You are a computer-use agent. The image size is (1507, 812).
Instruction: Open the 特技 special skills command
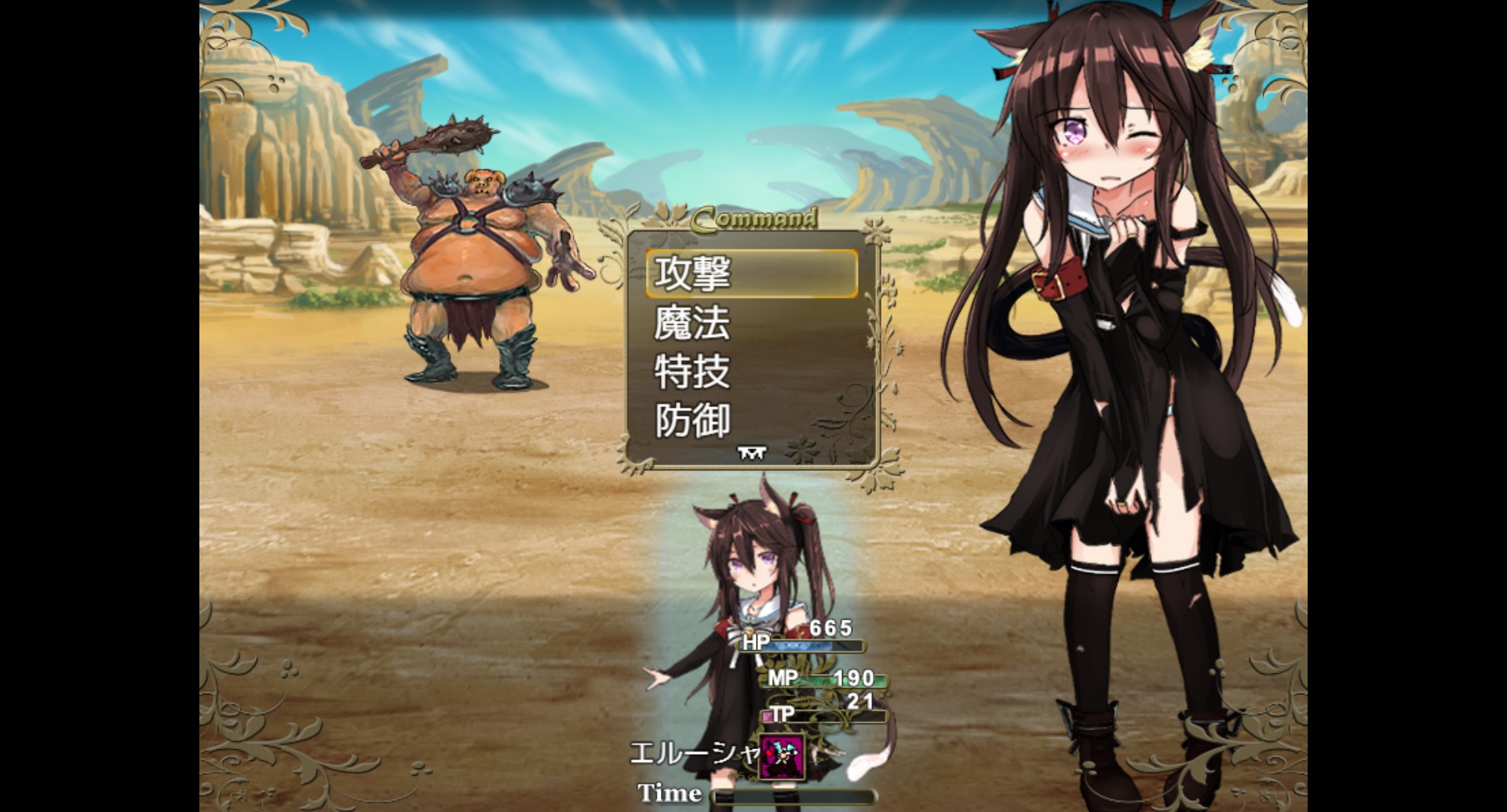[x=751, y=372]
